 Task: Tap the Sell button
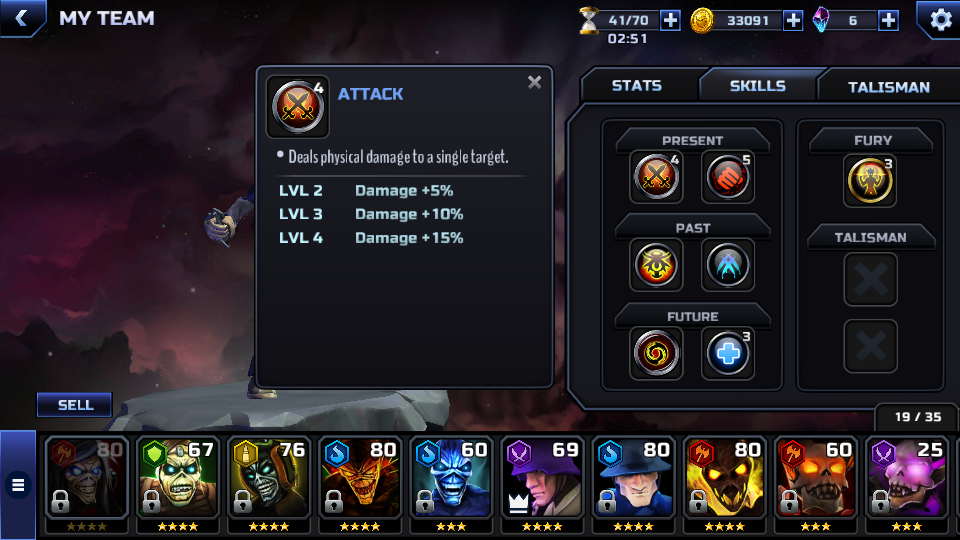[x=75, y=405]
